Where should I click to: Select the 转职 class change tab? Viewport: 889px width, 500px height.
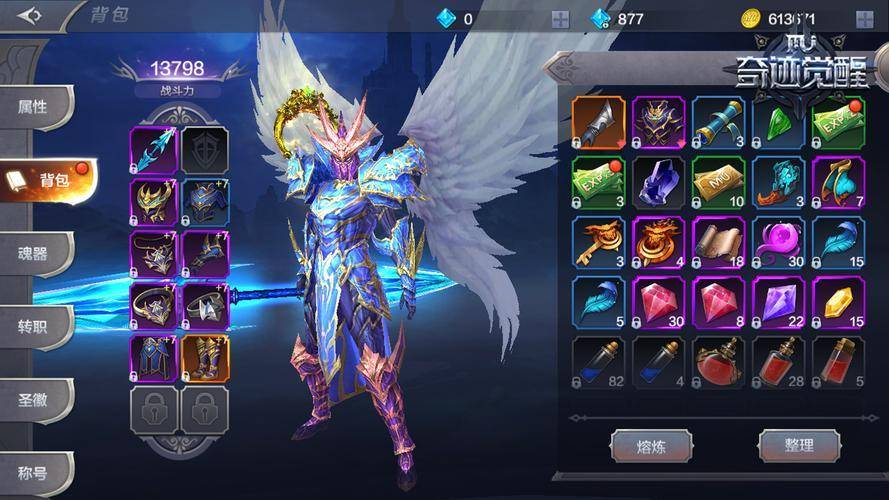click(x=33, y=326)
